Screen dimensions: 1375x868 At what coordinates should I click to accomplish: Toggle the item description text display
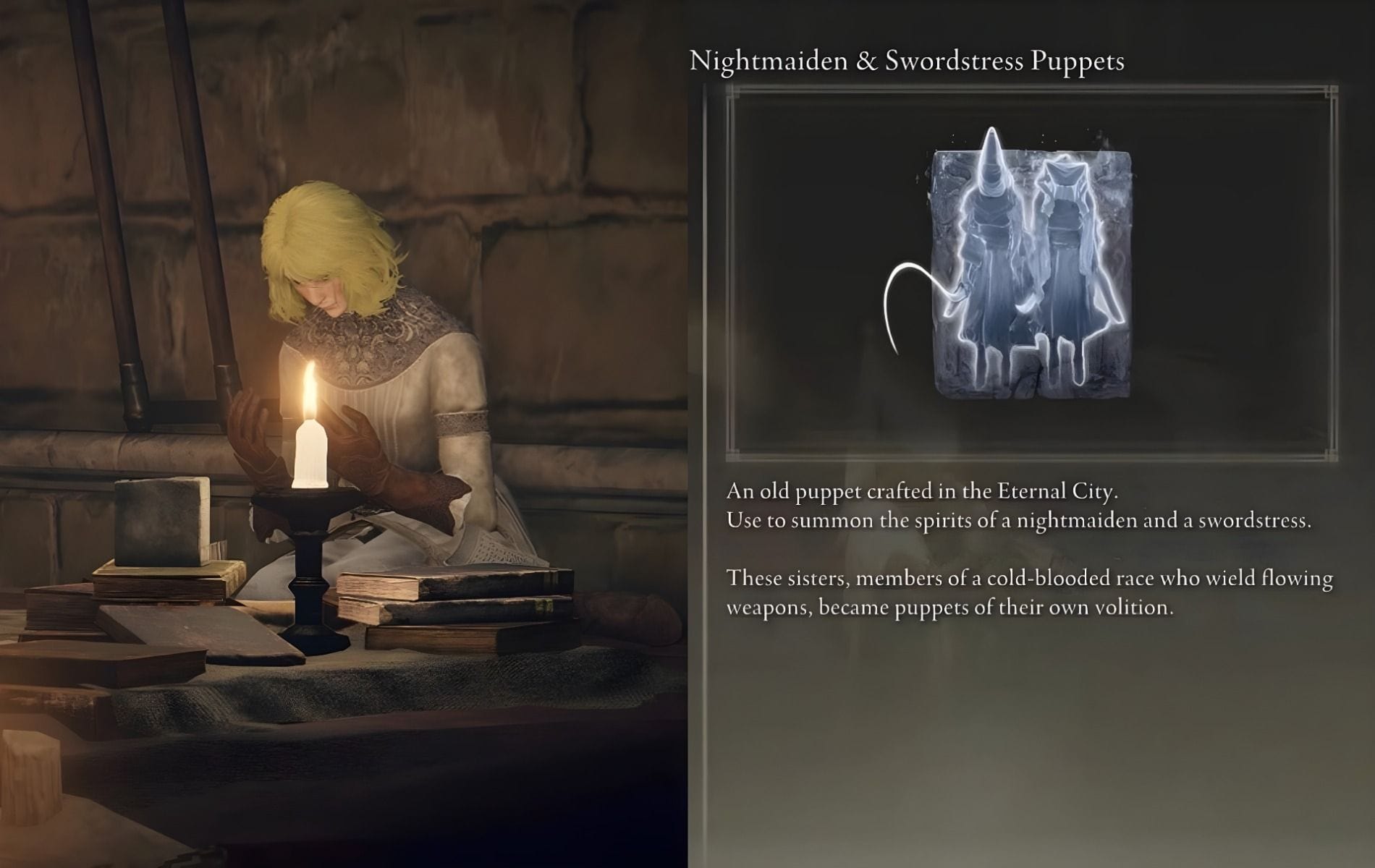pos(1028,550)
